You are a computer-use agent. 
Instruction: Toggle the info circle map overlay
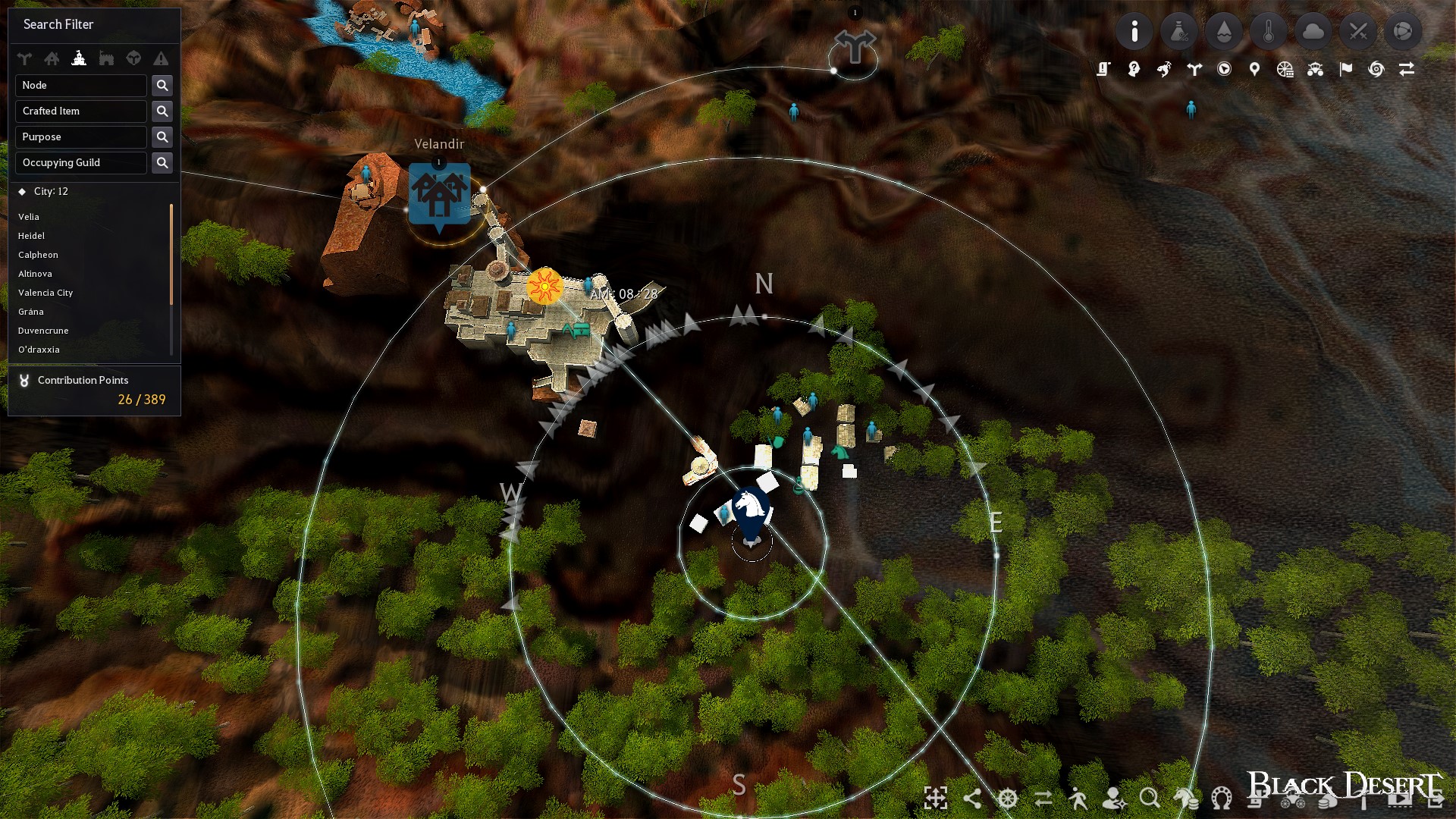1134,32
